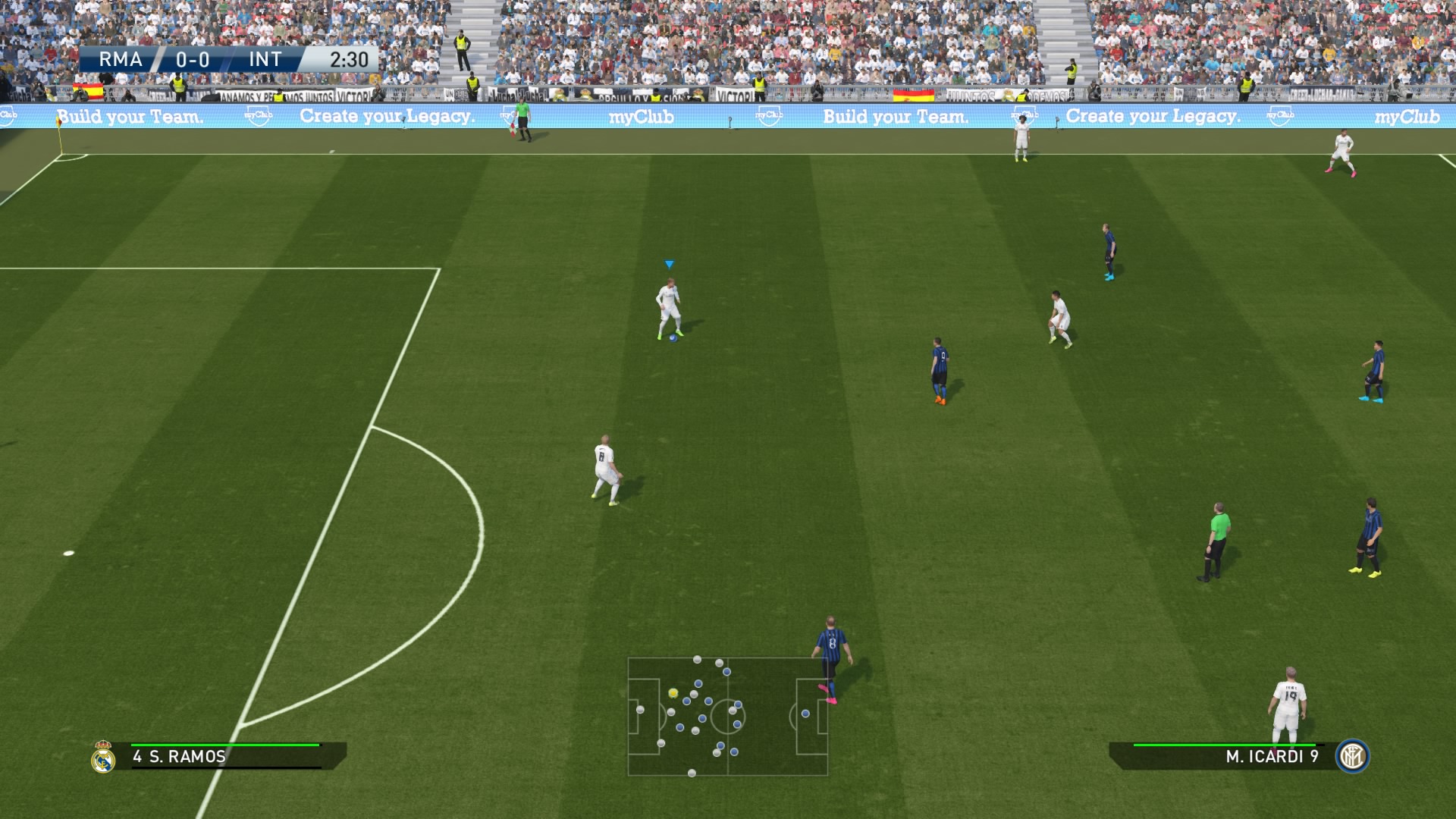Click the pitch radar minimap

click(x=727, y=717)
